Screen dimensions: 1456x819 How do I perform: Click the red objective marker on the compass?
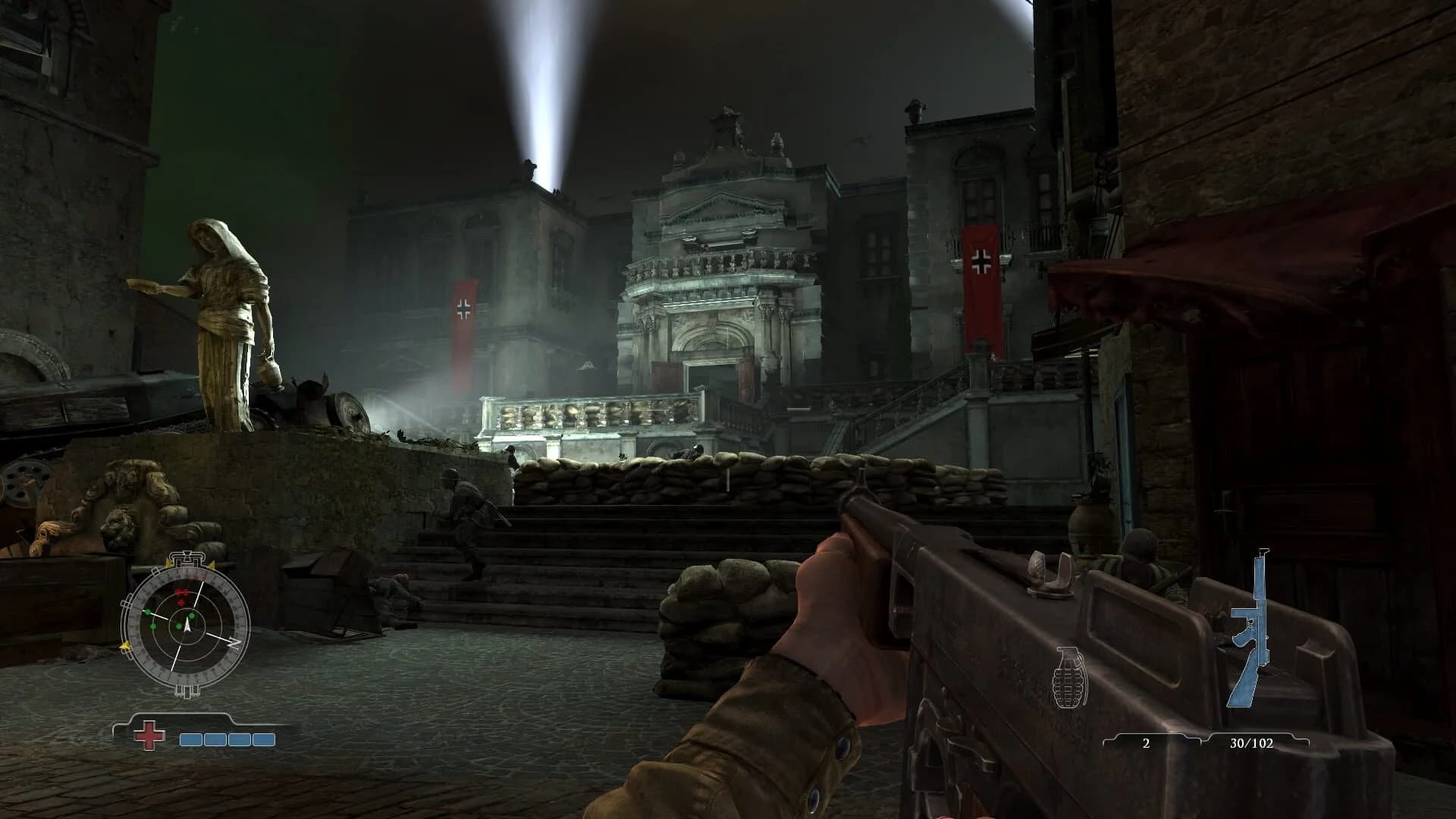[x=181, y=602]
